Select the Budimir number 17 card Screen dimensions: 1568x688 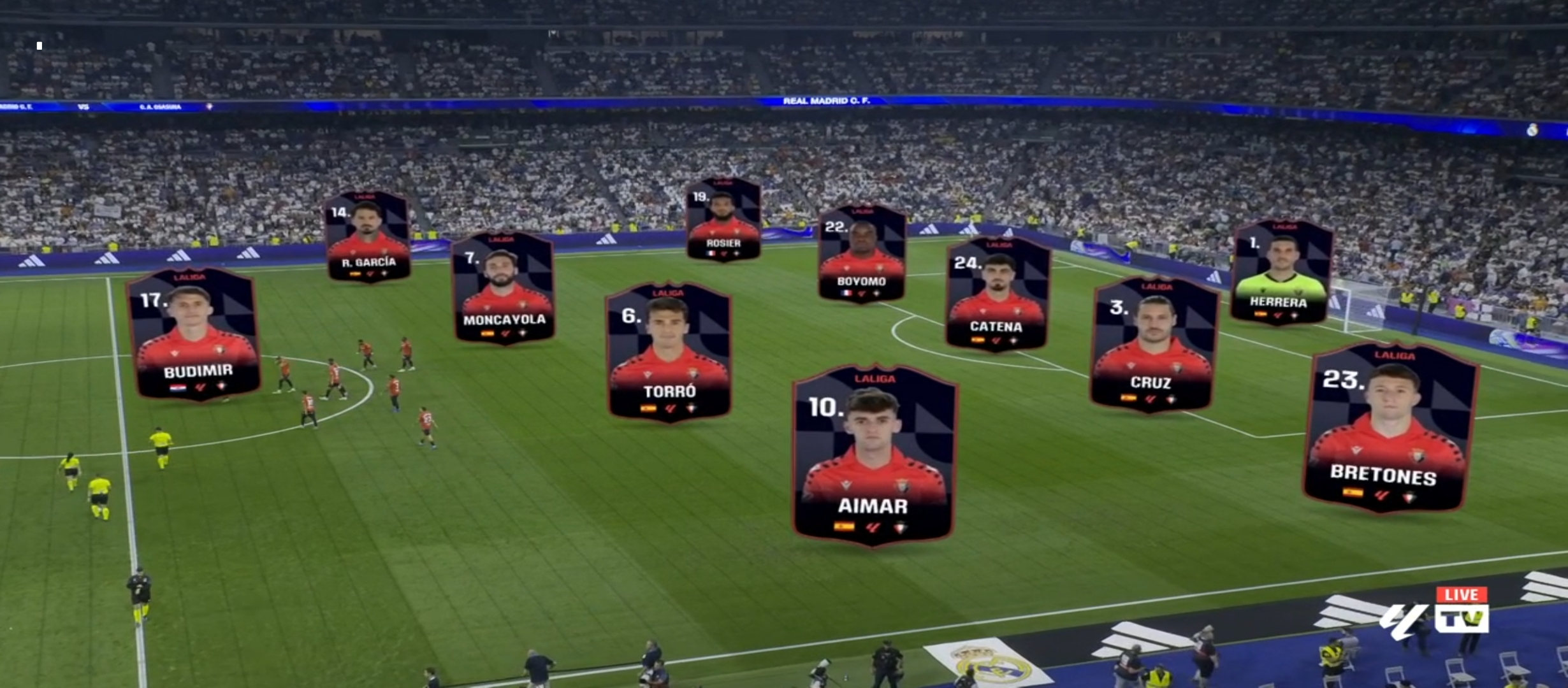point(194,334)
